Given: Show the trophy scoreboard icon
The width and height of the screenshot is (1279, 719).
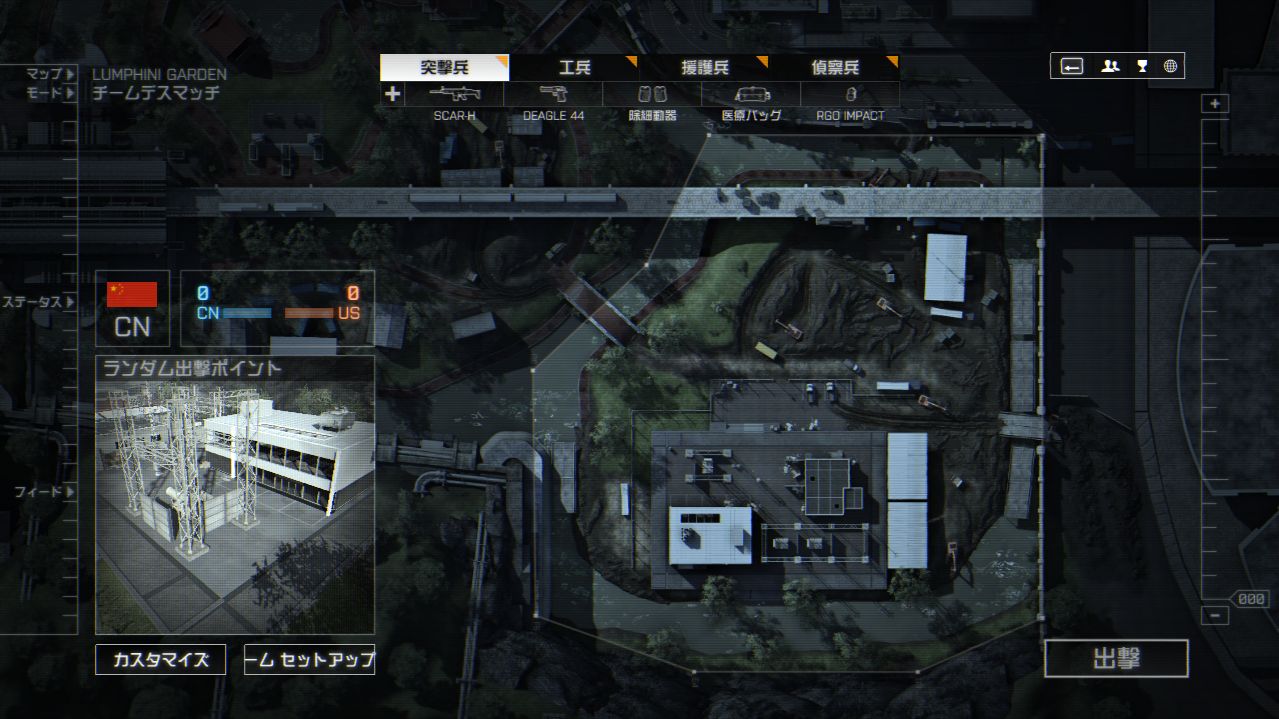Looking at the screenshot, I should 1141,66.
